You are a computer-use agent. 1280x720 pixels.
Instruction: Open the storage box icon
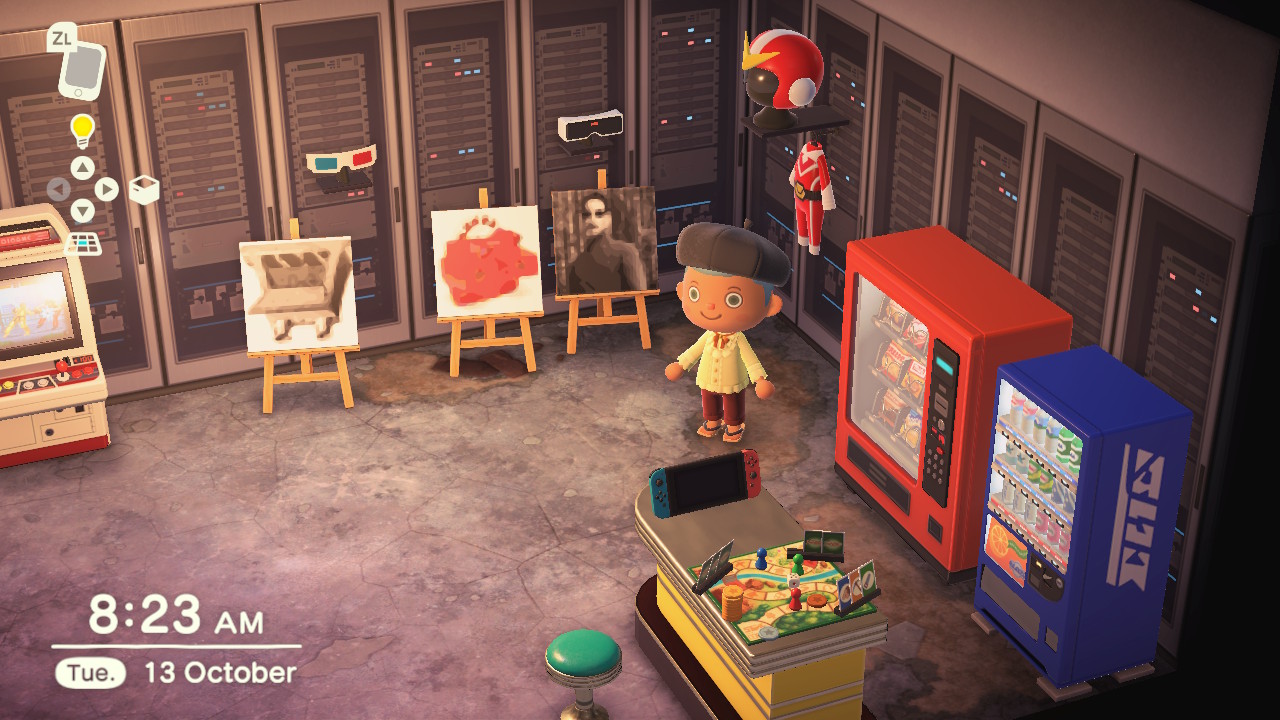coord(144,189)
